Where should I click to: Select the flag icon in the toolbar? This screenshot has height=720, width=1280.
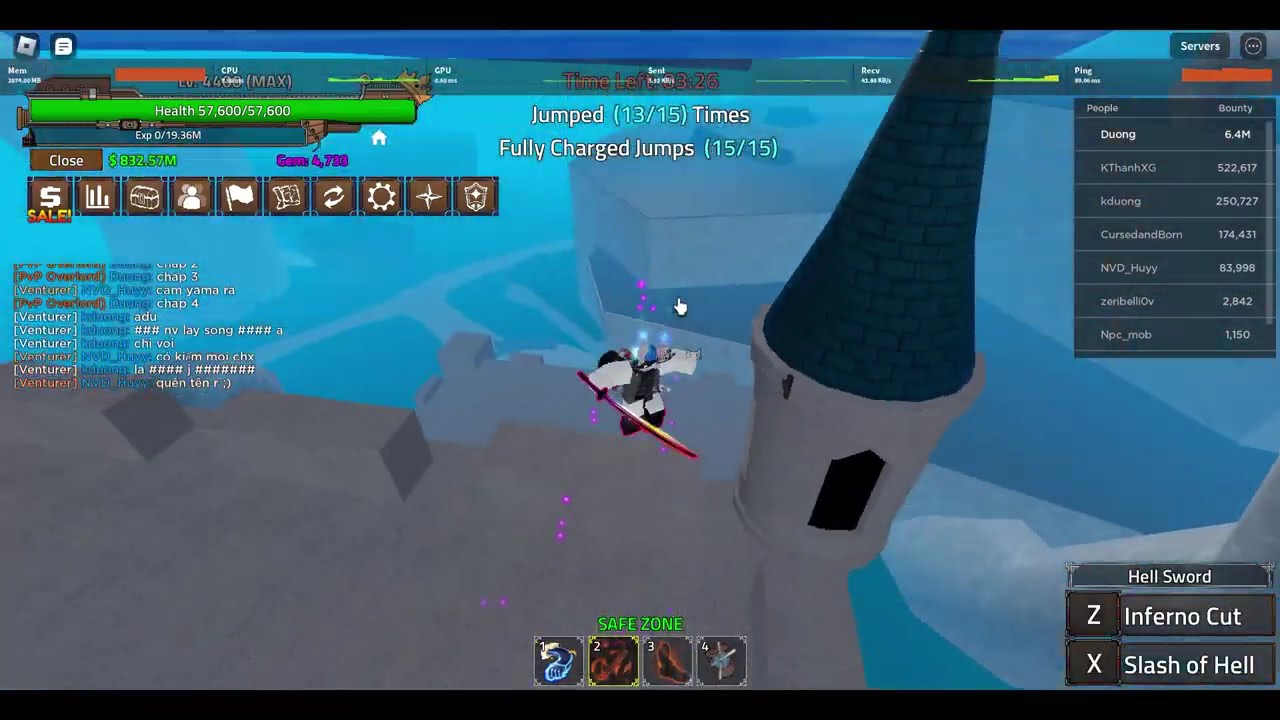tap(238, 197)
